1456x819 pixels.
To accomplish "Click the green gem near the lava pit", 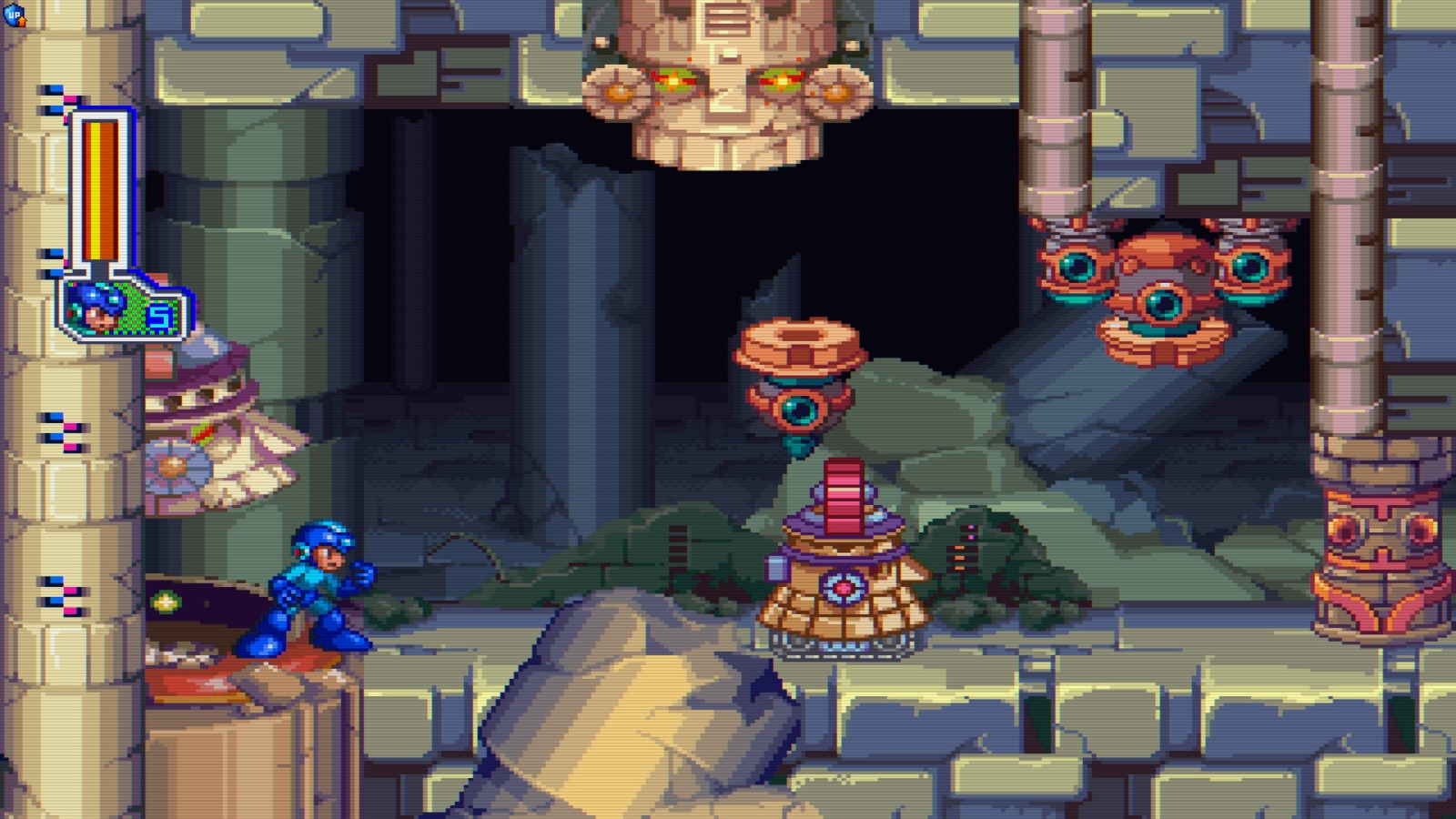I will coord(167,601).
